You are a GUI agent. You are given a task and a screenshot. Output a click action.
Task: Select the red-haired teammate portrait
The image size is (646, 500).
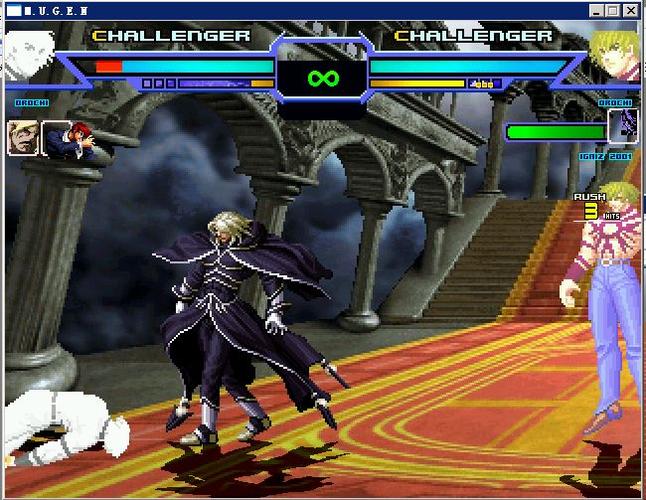coord(57,137)
